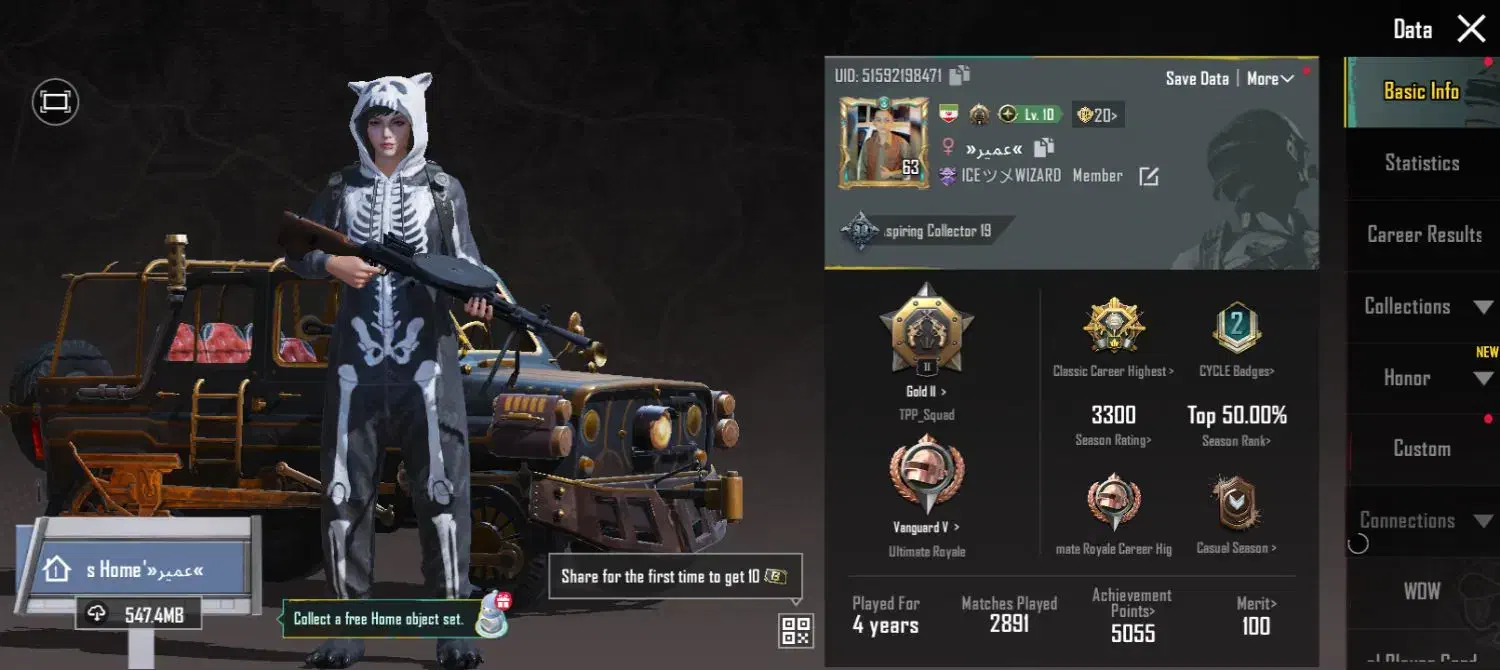This screenshot has width=1500, height=670.
Task: Open the Custom tab
Action: [1421, 449]
